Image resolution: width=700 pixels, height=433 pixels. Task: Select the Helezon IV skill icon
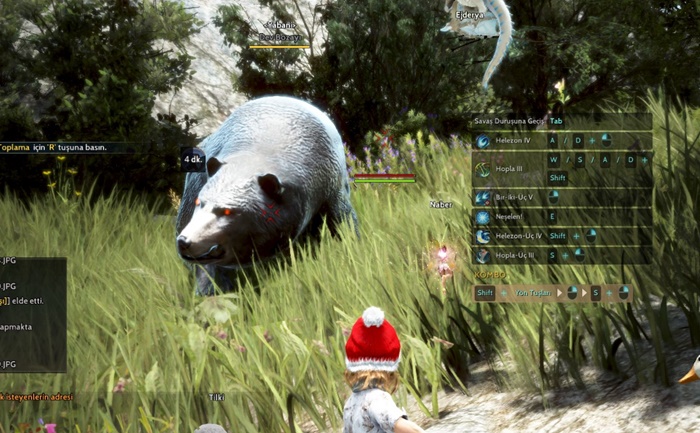pyautogui.click(x=483, y=141)
